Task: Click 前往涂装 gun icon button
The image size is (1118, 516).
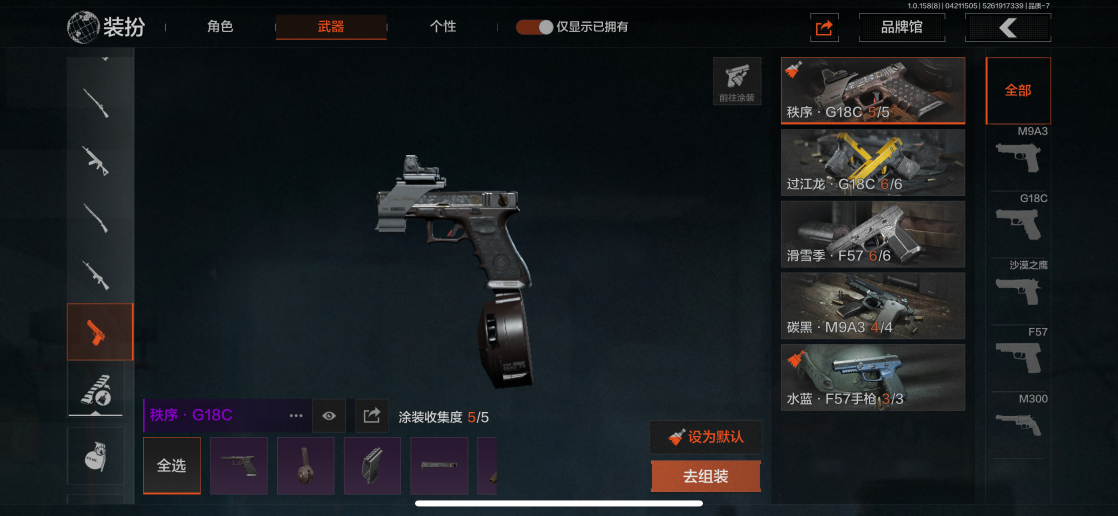Action: (737, 81)
